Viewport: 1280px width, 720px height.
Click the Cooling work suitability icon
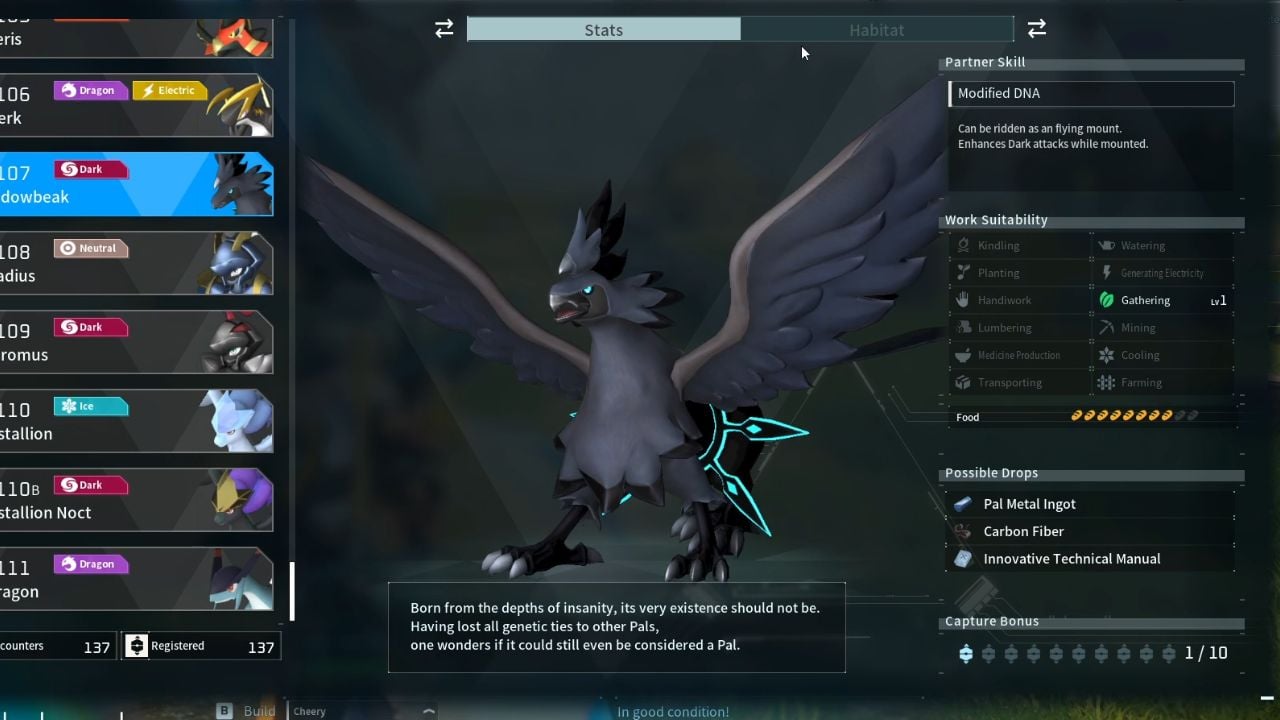click(x=1105, y=354)
